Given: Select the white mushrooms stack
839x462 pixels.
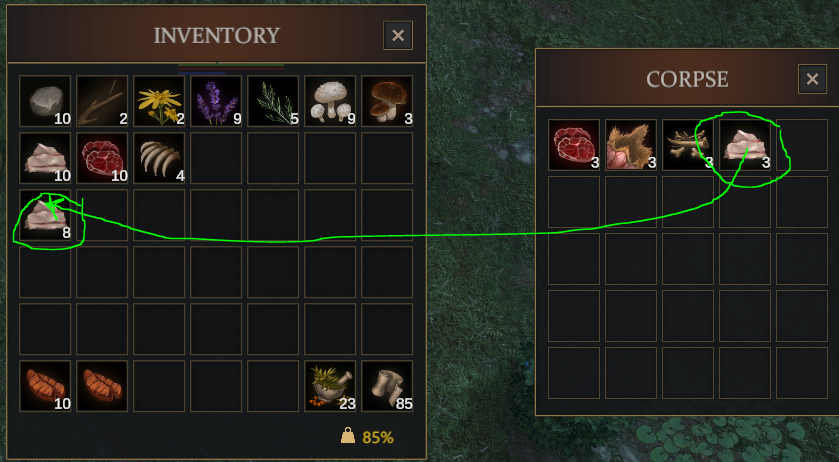Looking at the screenshot, I should 330,101.
